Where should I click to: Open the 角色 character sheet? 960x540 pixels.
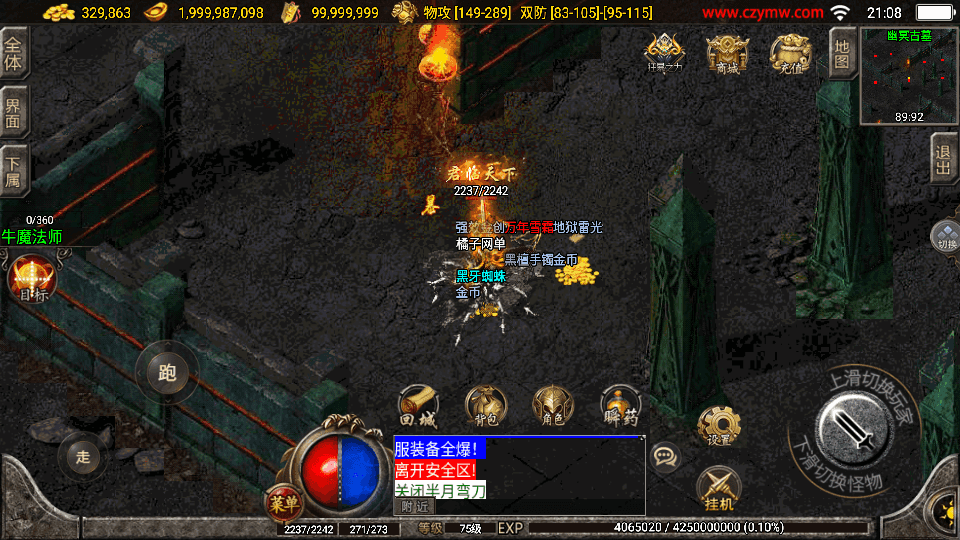tap(553, 407)
